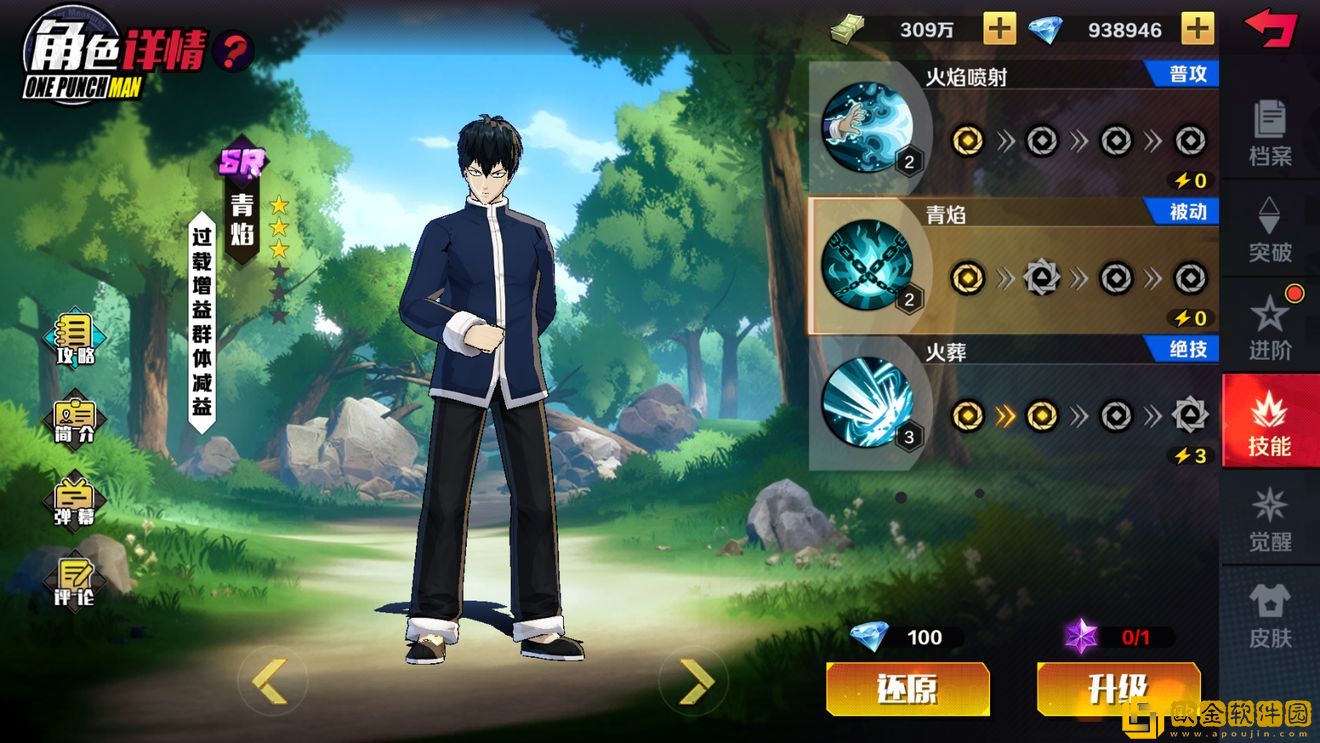
Task: Click the 升级 upgrade button
Action: [x=1118, y=689]
